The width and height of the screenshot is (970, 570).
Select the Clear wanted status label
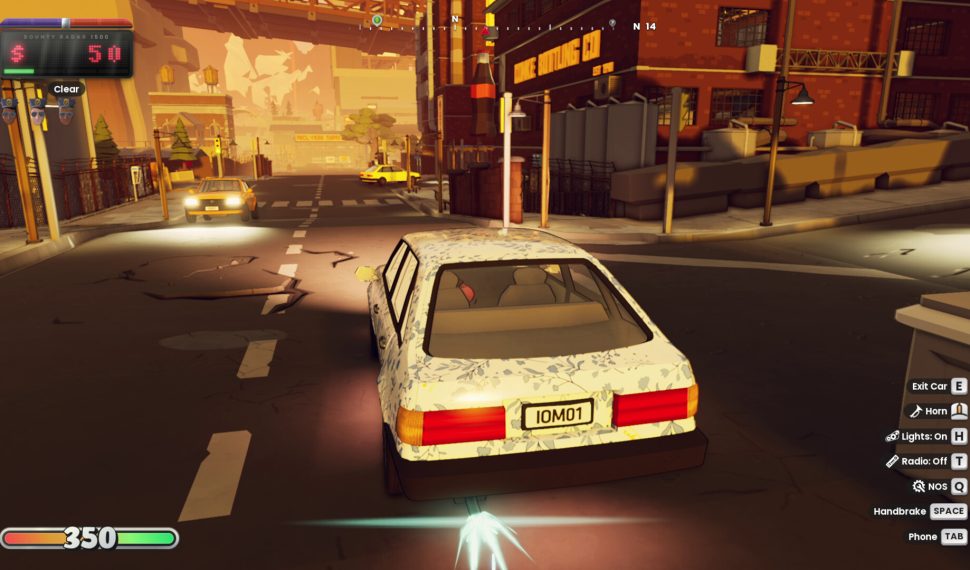(66, 89)
